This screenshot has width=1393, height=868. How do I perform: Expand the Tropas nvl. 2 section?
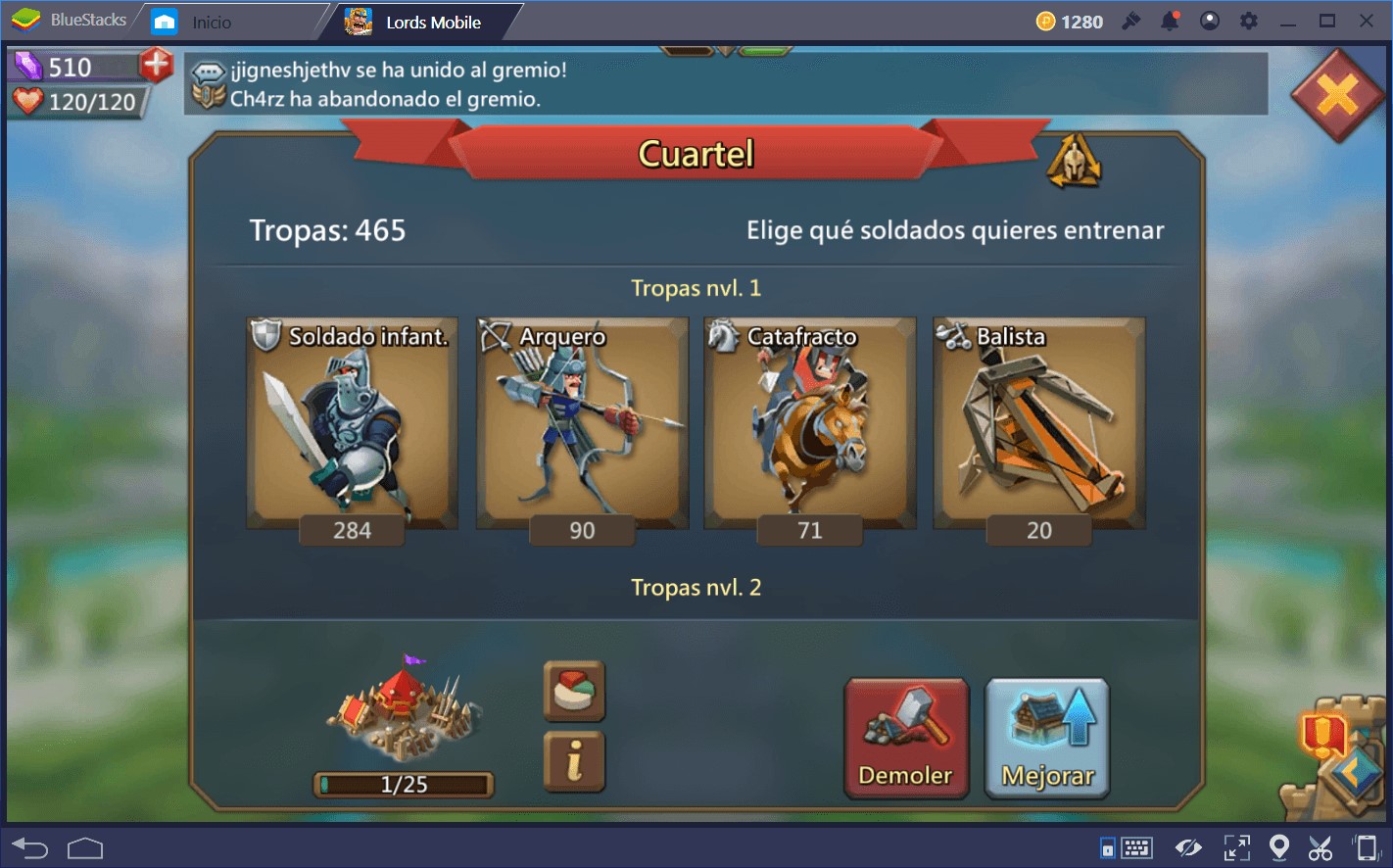(696, 587)
